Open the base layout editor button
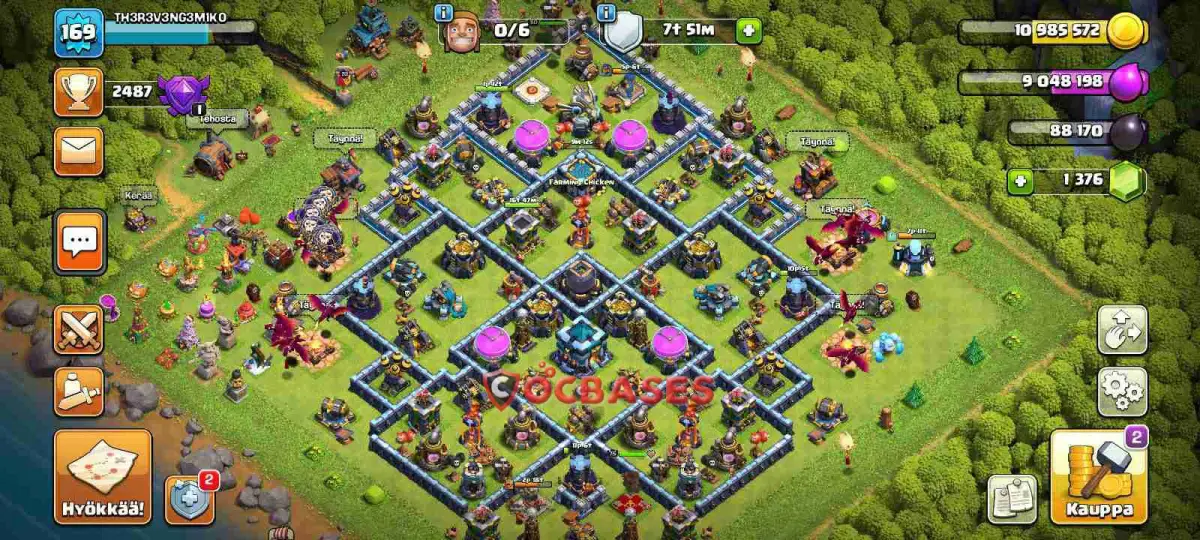Image resolution: width=1200 pixels, height=540 pixels. (x=1122, y=330)
